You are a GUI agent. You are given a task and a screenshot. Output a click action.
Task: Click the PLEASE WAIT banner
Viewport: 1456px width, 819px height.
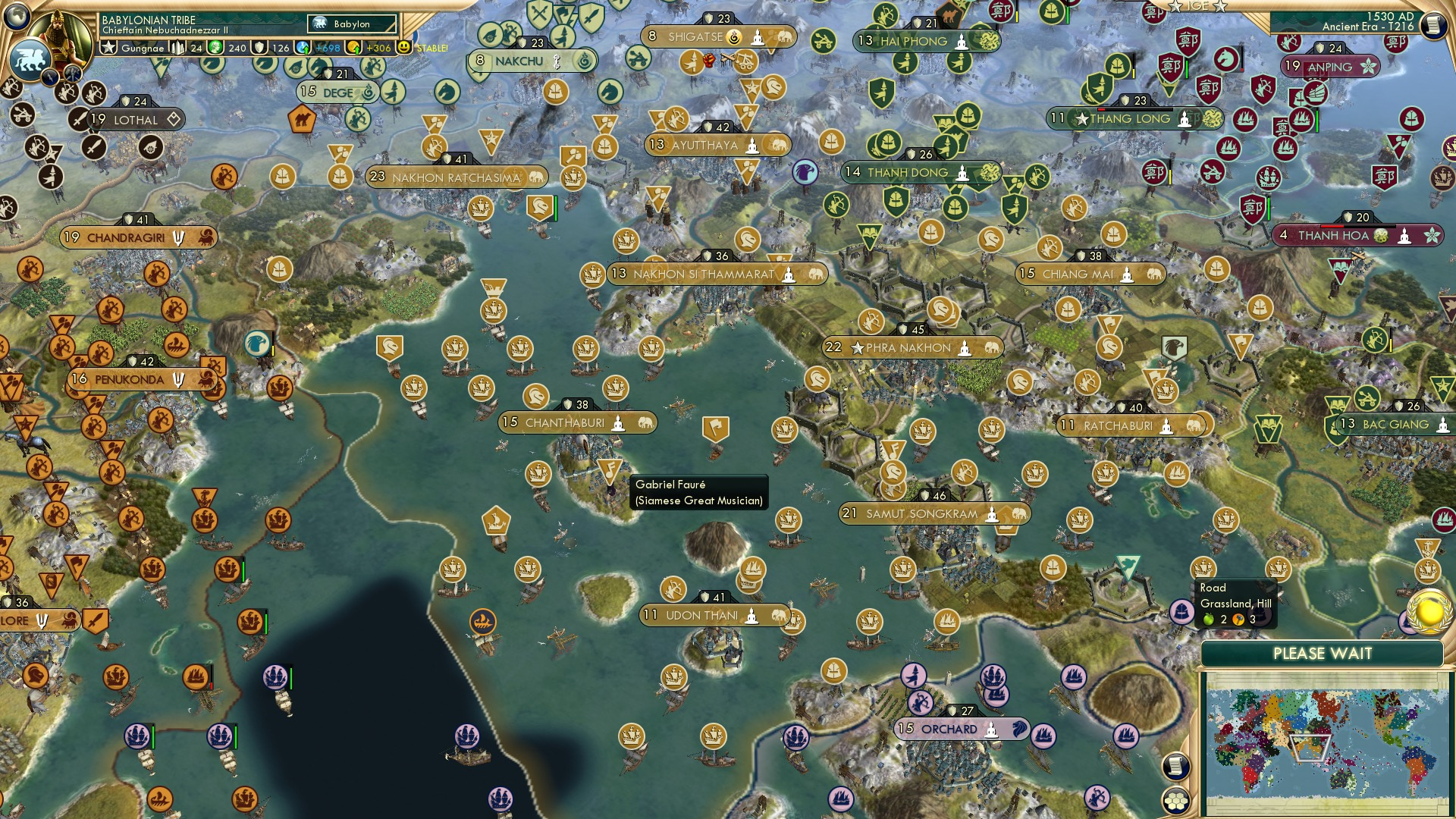[1323, 652]
